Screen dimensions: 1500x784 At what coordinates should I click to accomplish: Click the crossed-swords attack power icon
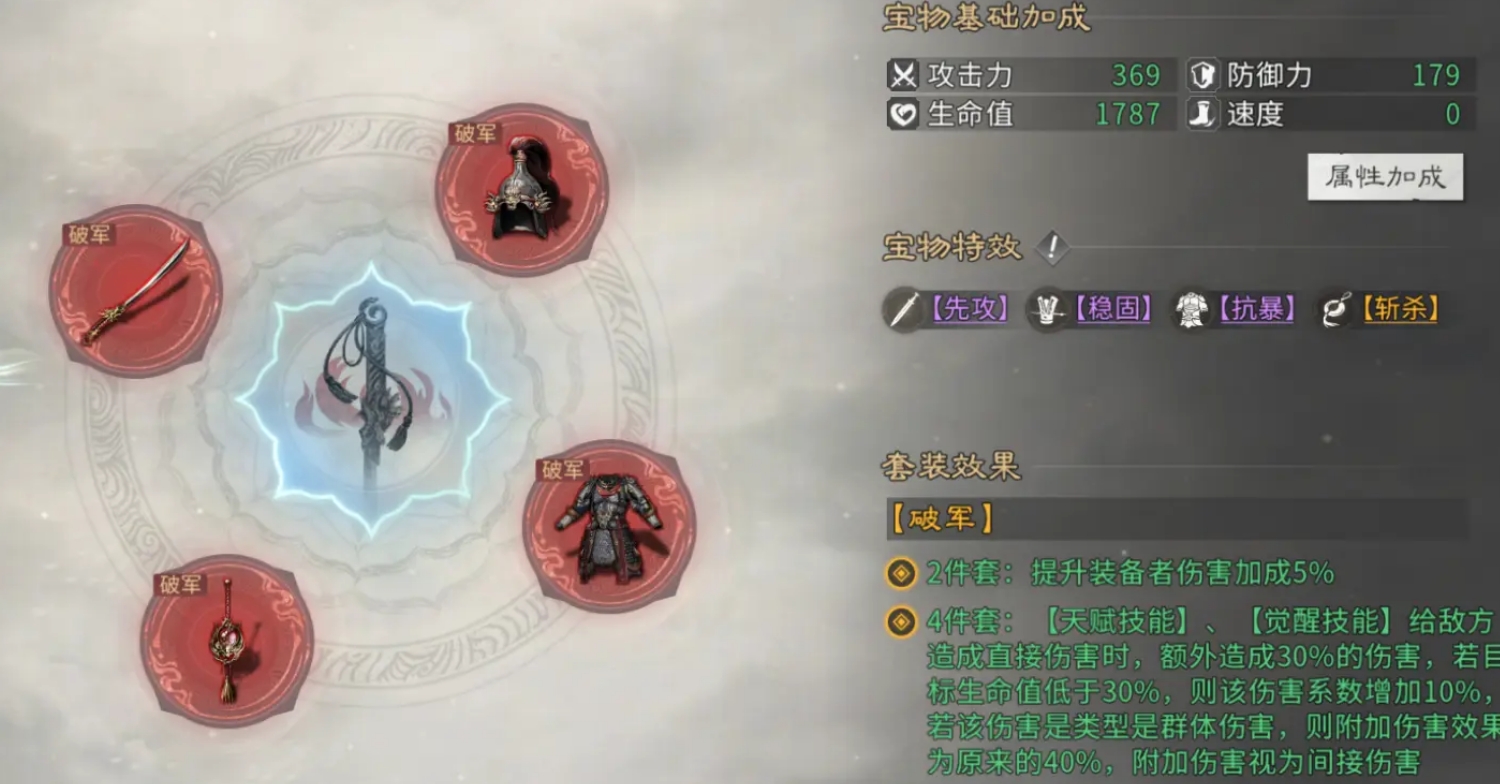click(903, 76)
